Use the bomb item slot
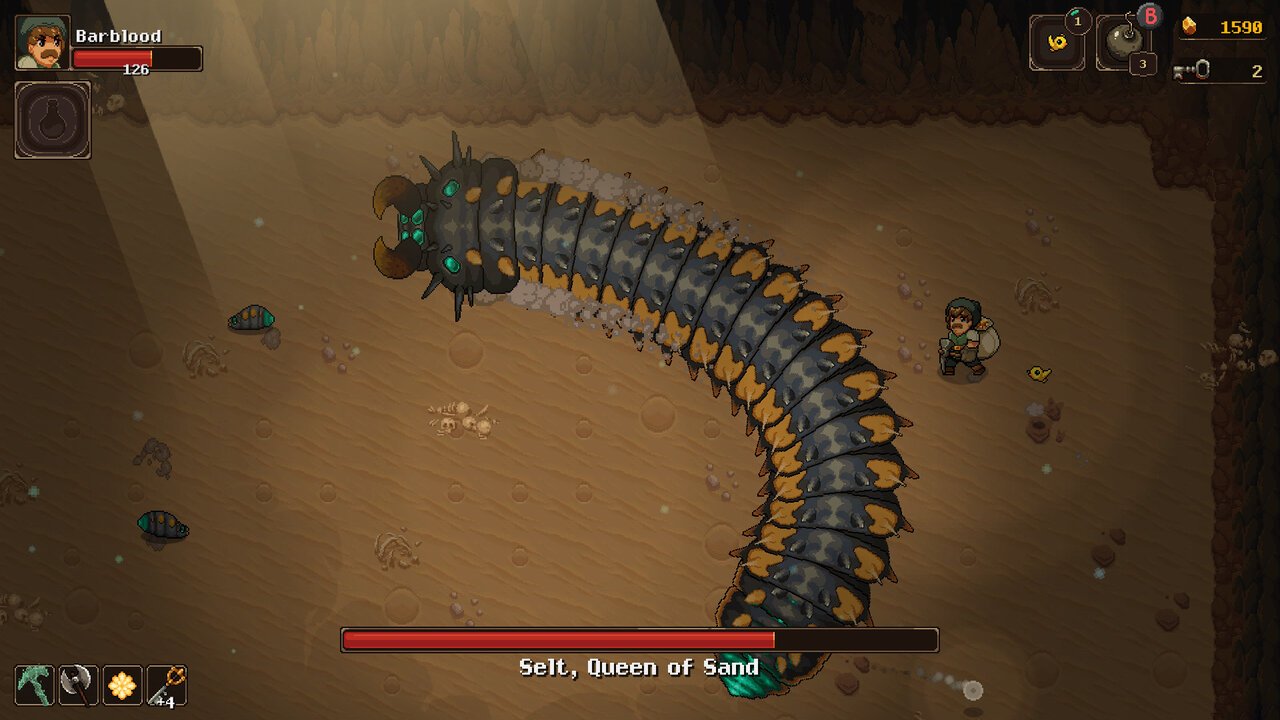 [x=1124, y=44]
